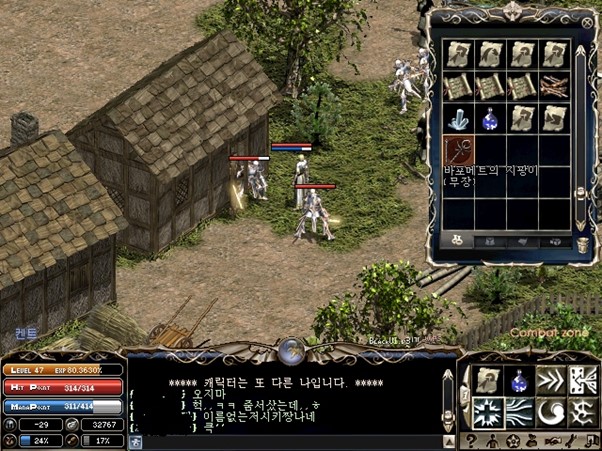Activate the triple chevron skill
The width and height of the screenshot is (602, 451).
[550, 380]
